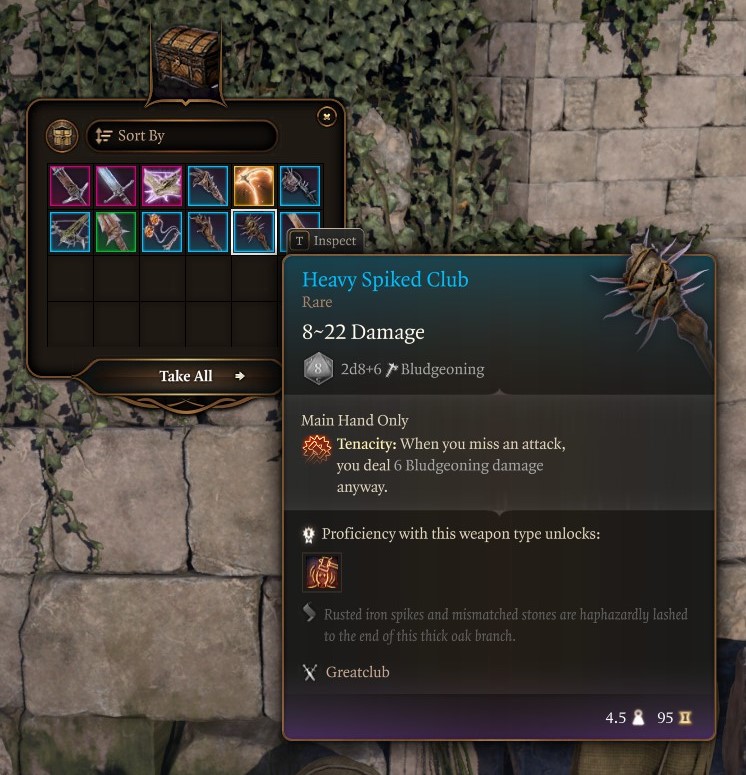Take all items from the chest

click(x=186, y=376)
